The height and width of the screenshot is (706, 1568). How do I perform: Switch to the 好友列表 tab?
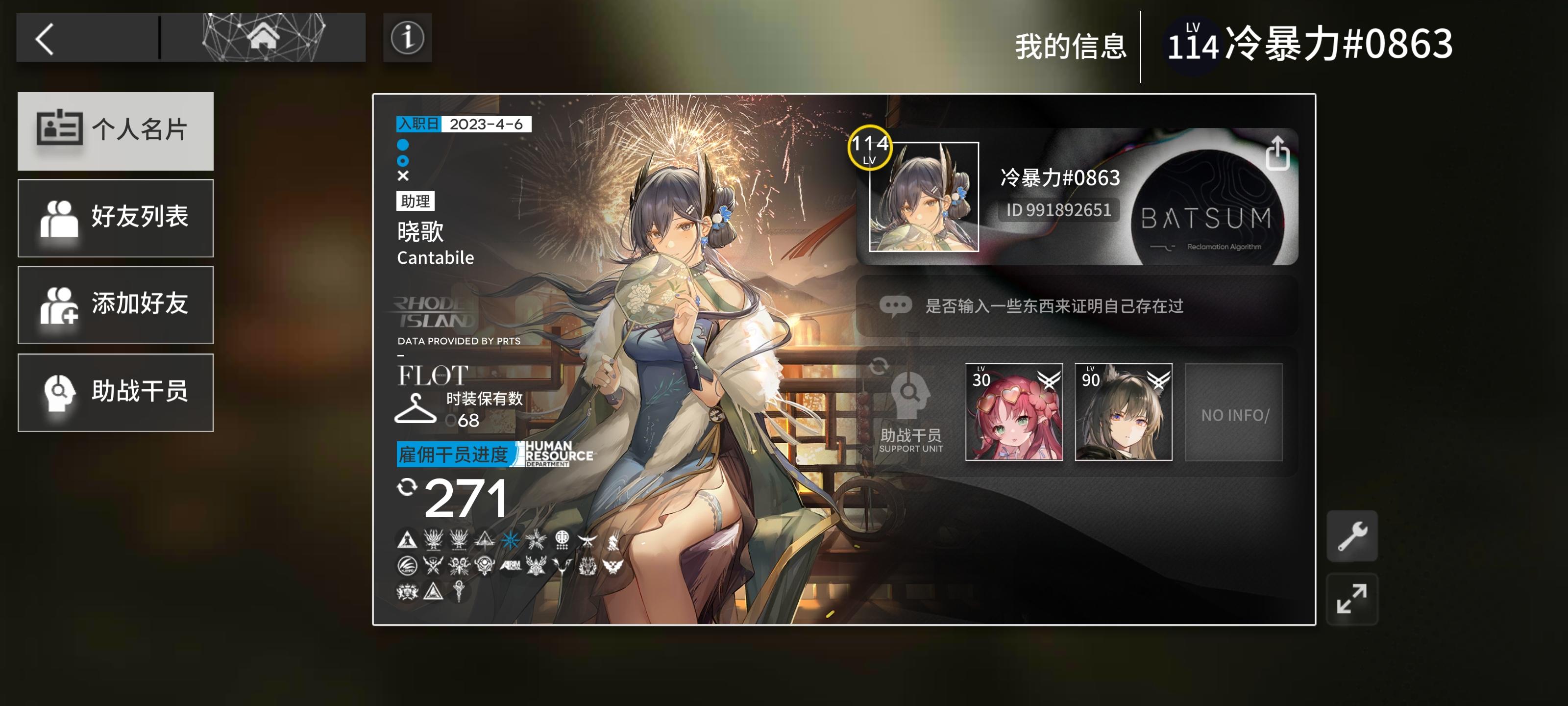pyautogui.click(x=116, y=218)
